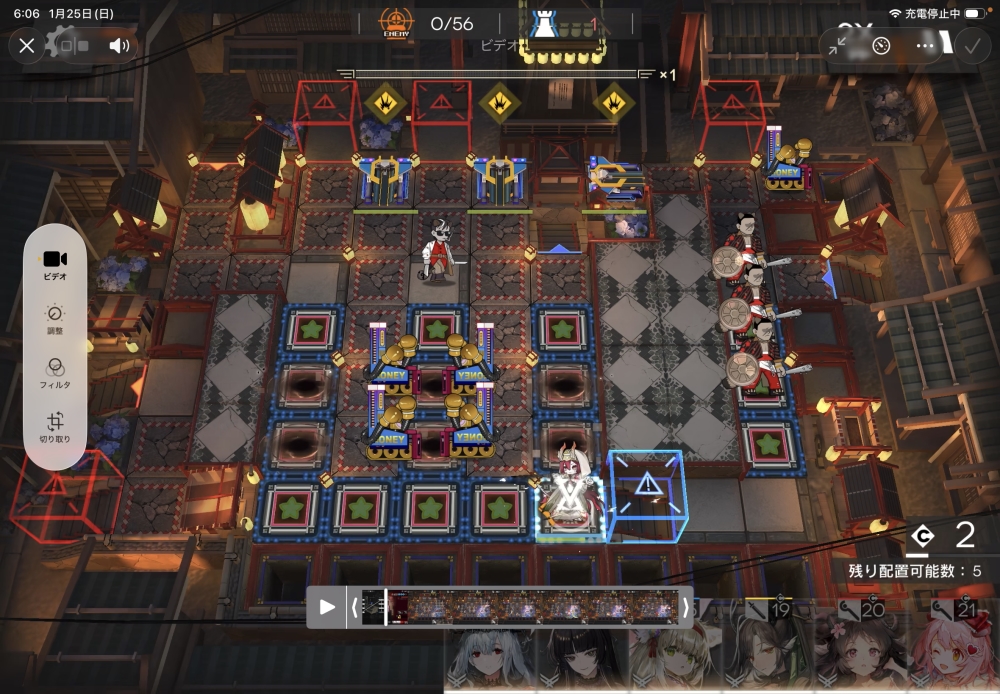
Task: Select the ビデオ video tool
Action: (55, 263)
